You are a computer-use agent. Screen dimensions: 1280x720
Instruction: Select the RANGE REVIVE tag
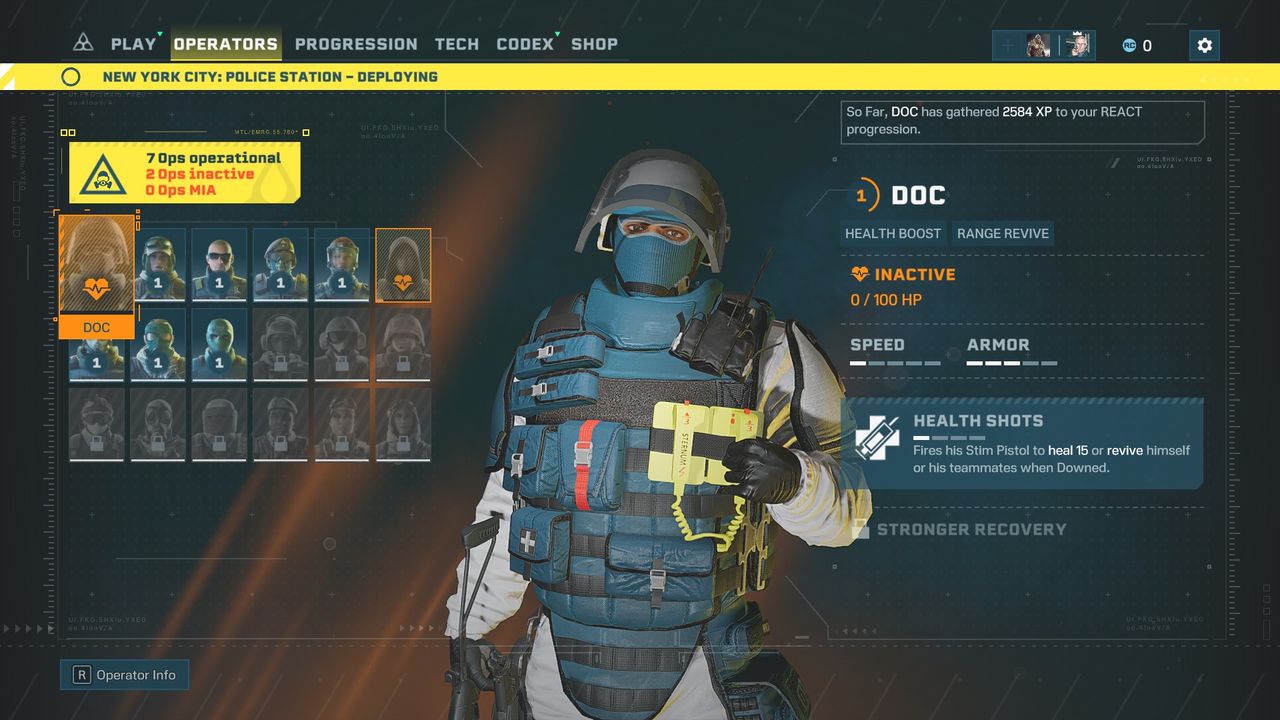pyautogui.click(x=1003, y=233)
